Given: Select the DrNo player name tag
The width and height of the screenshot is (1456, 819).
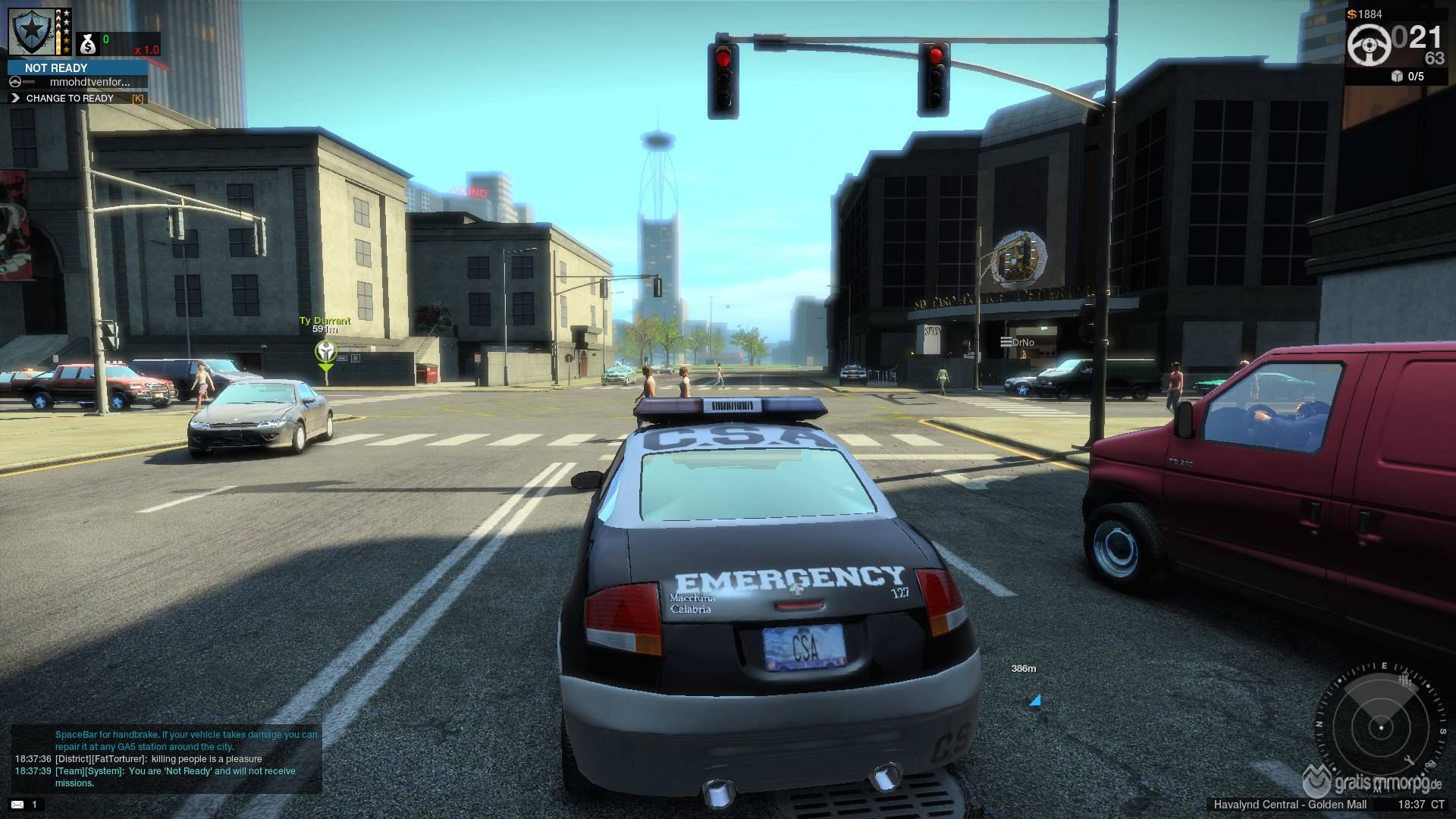Looking at the screenshot, I should click(1018, 343).
